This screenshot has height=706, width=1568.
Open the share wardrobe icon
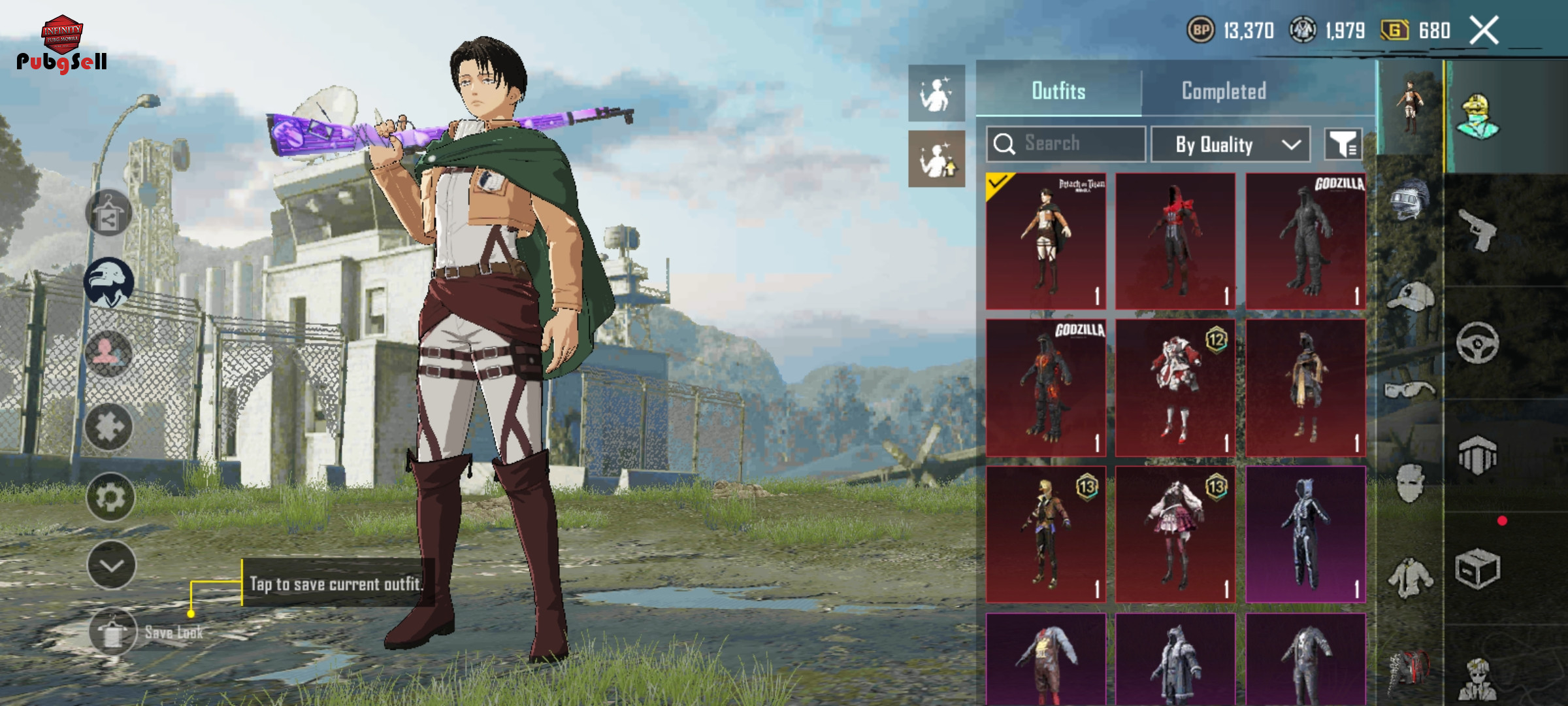(x=108, y=214)
